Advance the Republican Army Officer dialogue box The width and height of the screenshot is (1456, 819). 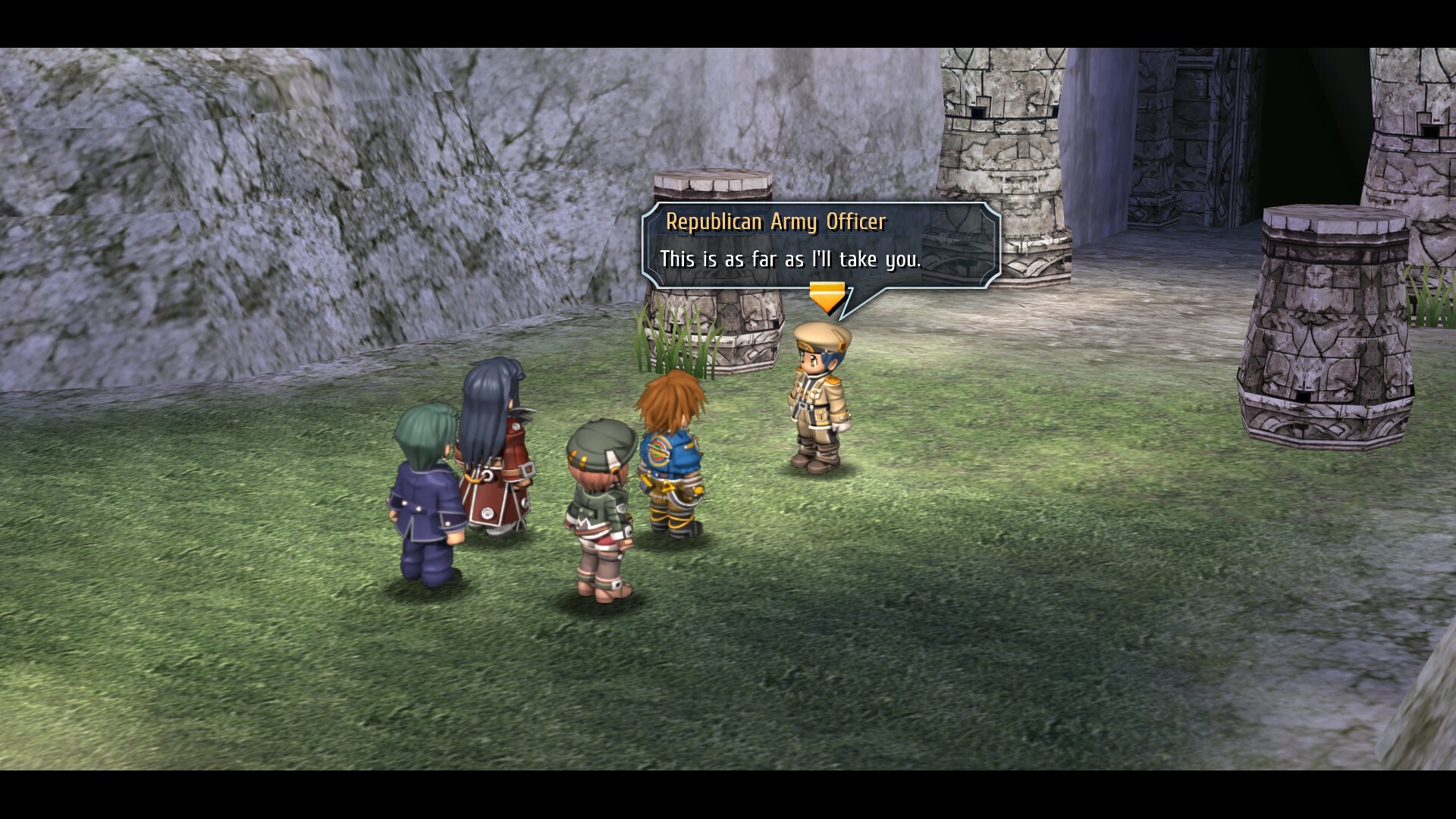click(821, 245)
